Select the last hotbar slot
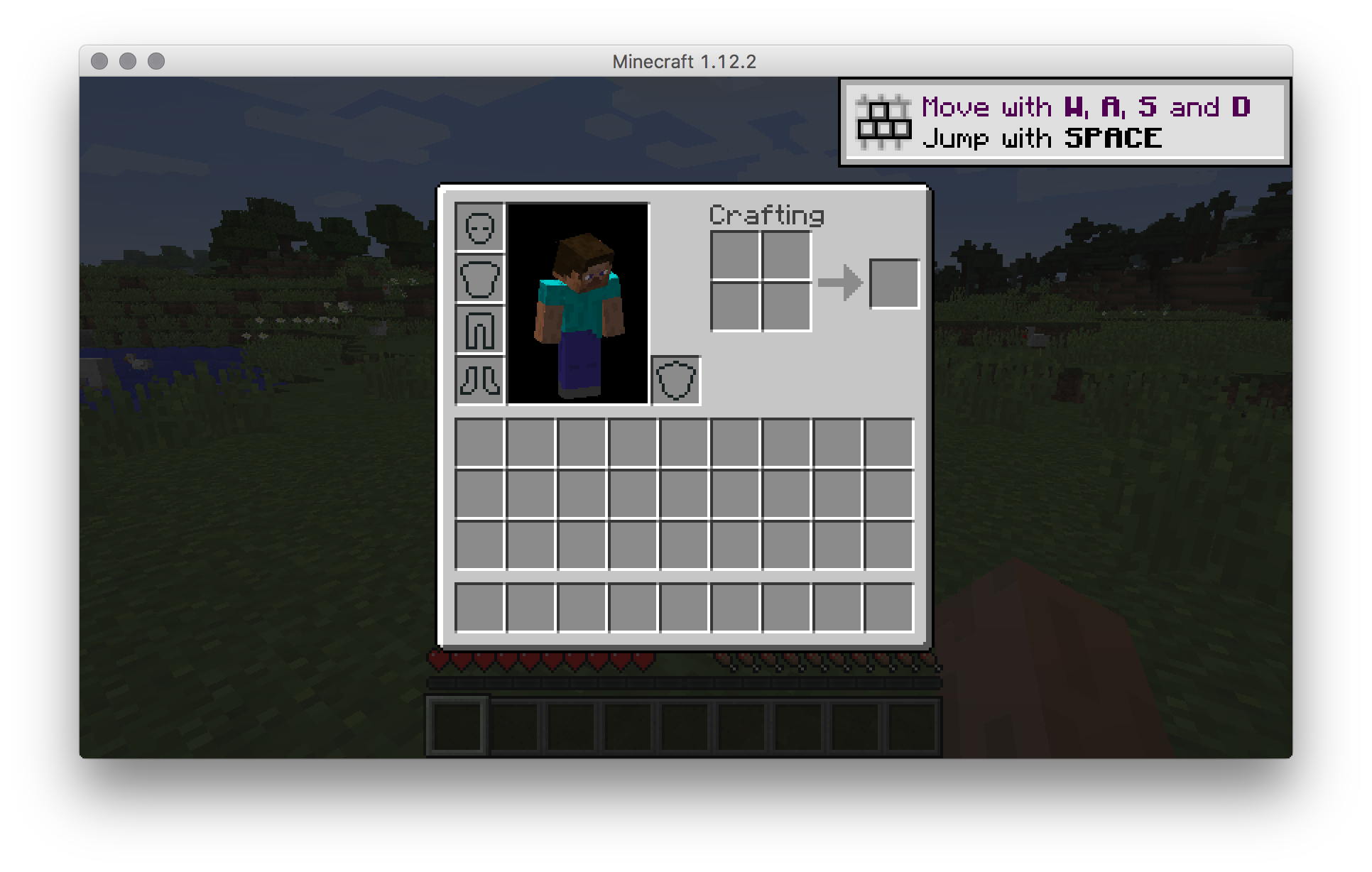The height and width of the screenshot is (872, 1372). point(913,724)
